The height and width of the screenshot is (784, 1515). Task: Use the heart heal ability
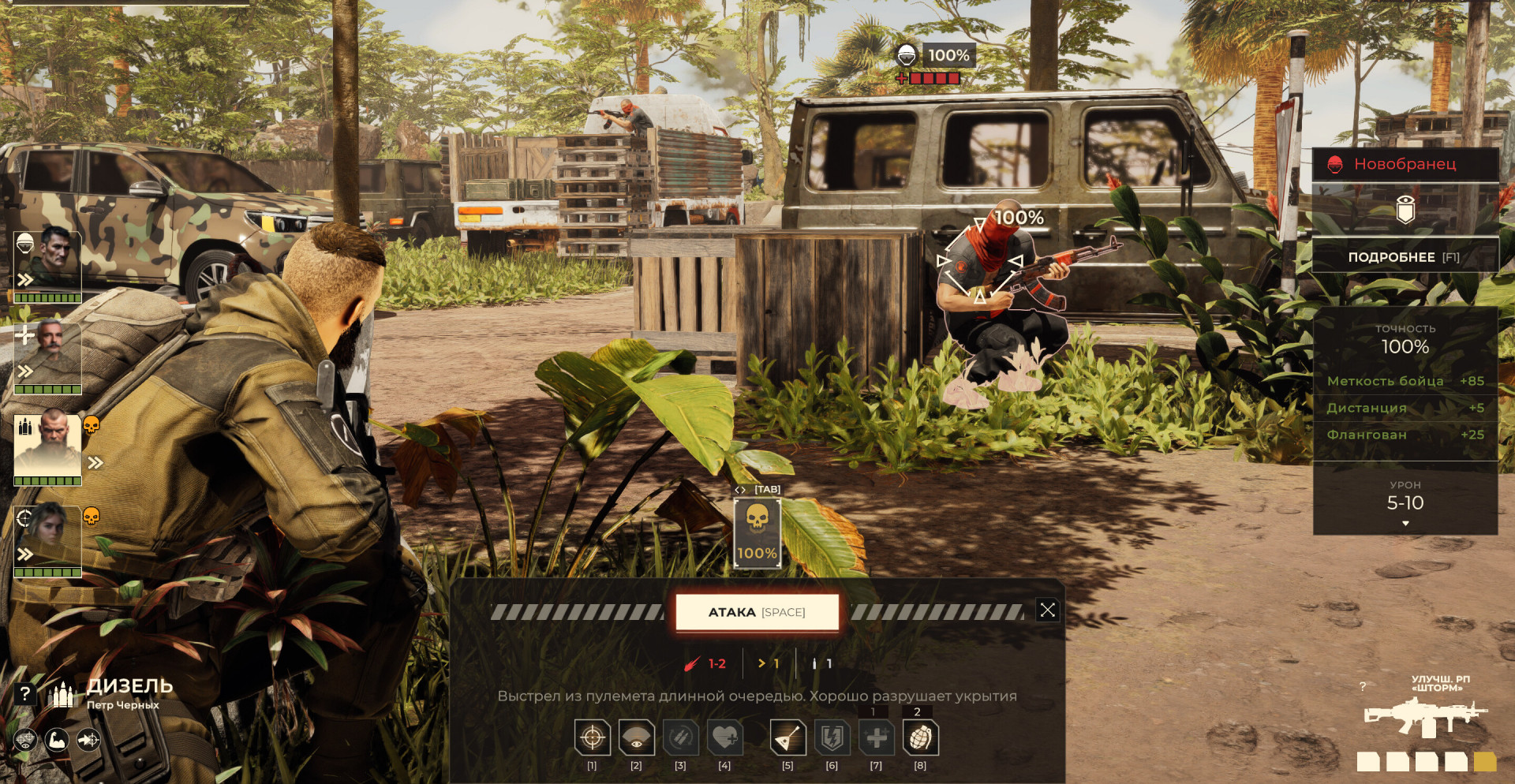tap(724, 738)
